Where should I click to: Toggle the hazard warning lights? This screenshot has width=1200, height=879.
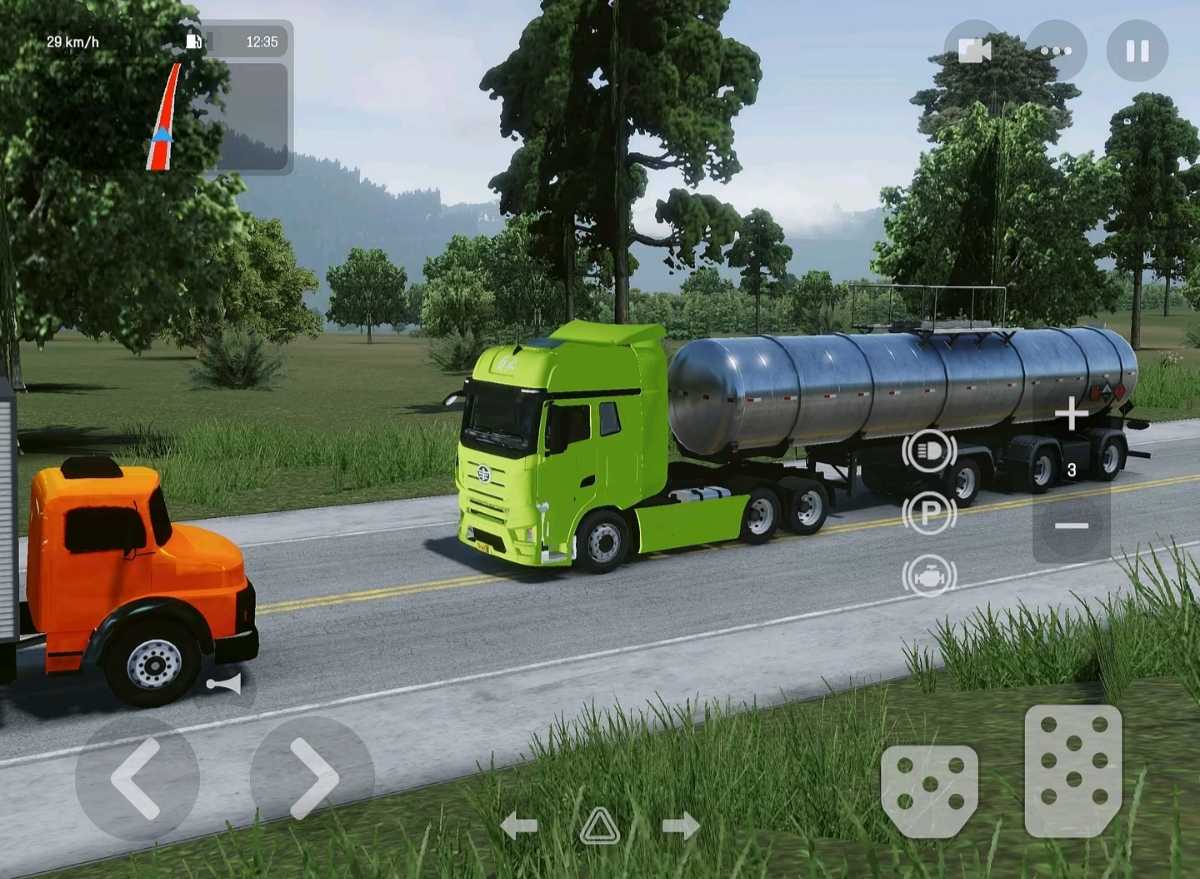pyautogui.click(x=599, y=826)
